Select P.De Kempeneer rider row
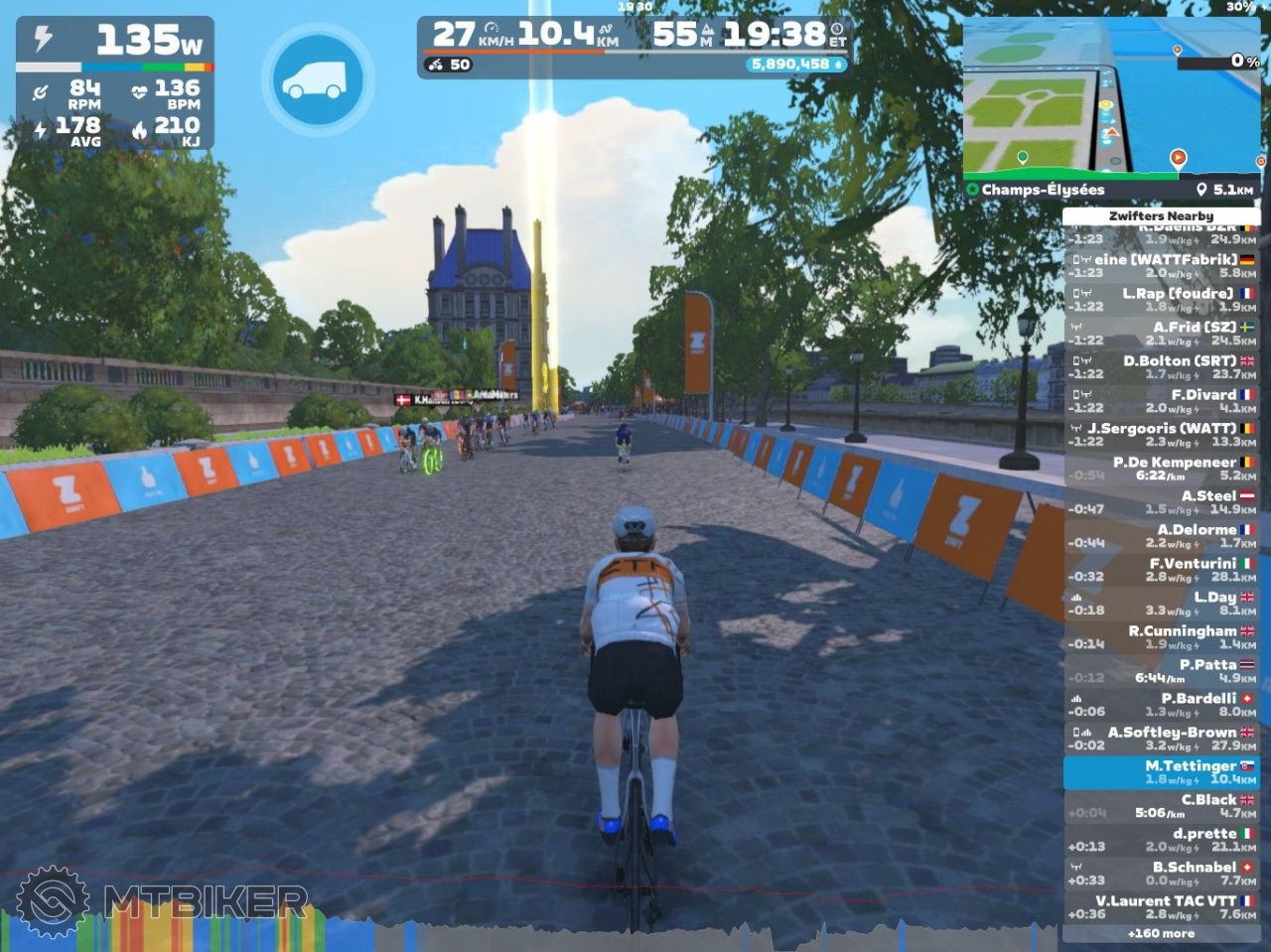 point(1161,469)
